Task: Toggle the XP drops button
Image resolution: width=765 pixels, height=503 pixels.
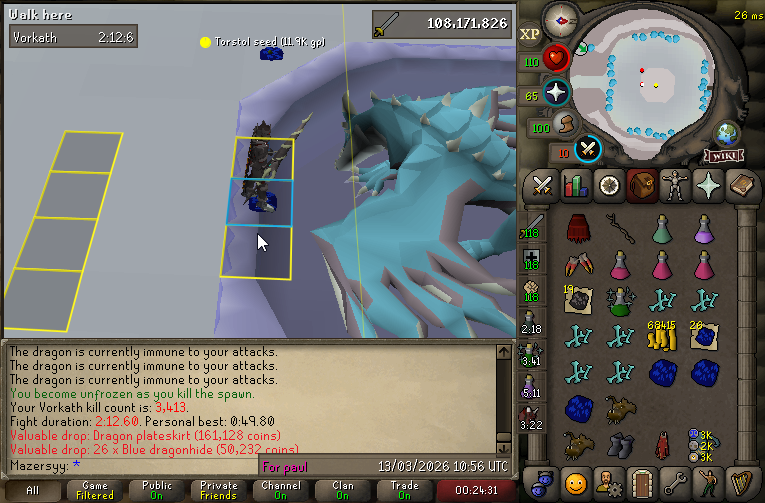Action: (530, 34)
